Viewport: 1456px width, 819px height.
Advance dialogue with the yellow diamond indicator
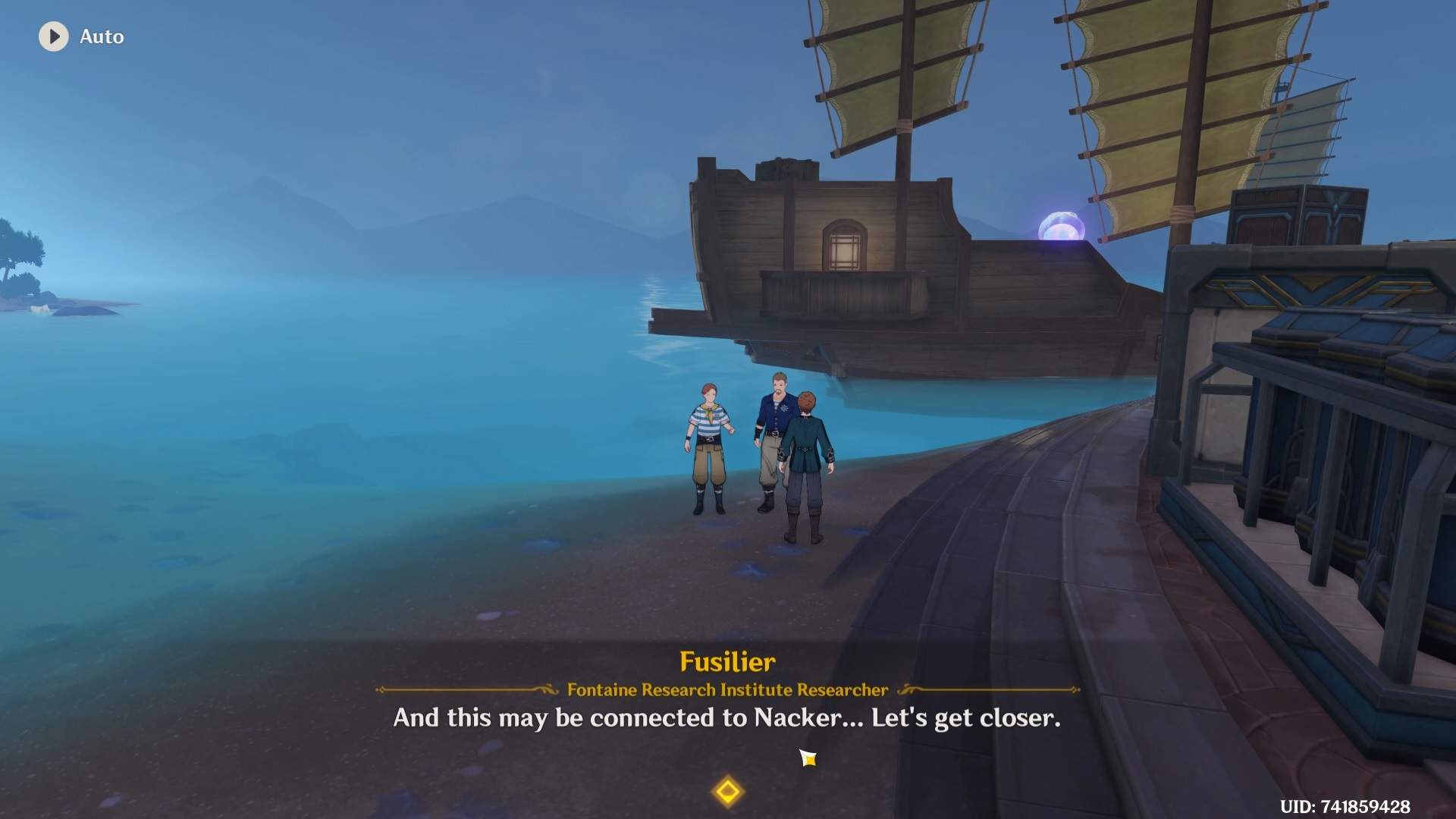pyautogui.click(x=727, y=792)
